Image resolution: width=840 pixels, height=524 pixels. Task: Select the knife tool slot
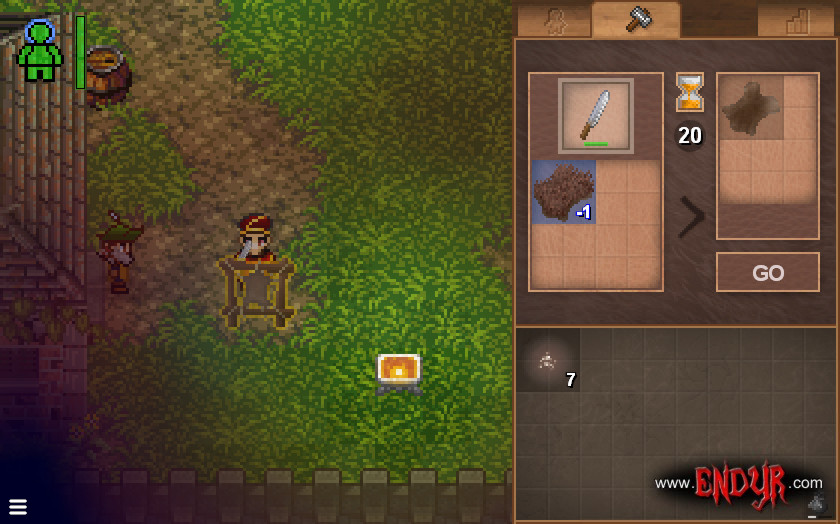pos(595,116)
